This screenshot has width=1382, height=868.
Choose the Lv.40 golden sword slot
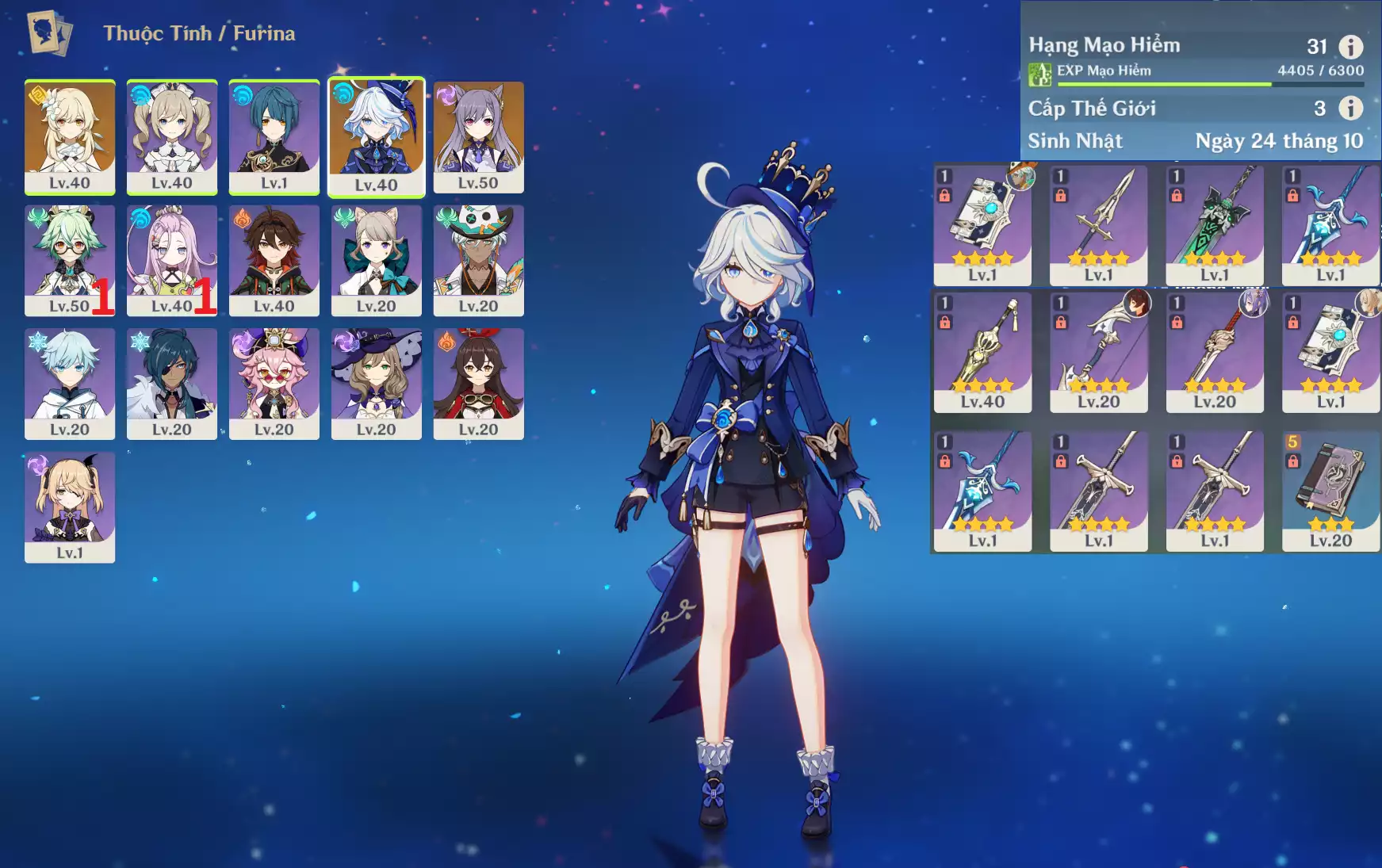pos(983,351)
